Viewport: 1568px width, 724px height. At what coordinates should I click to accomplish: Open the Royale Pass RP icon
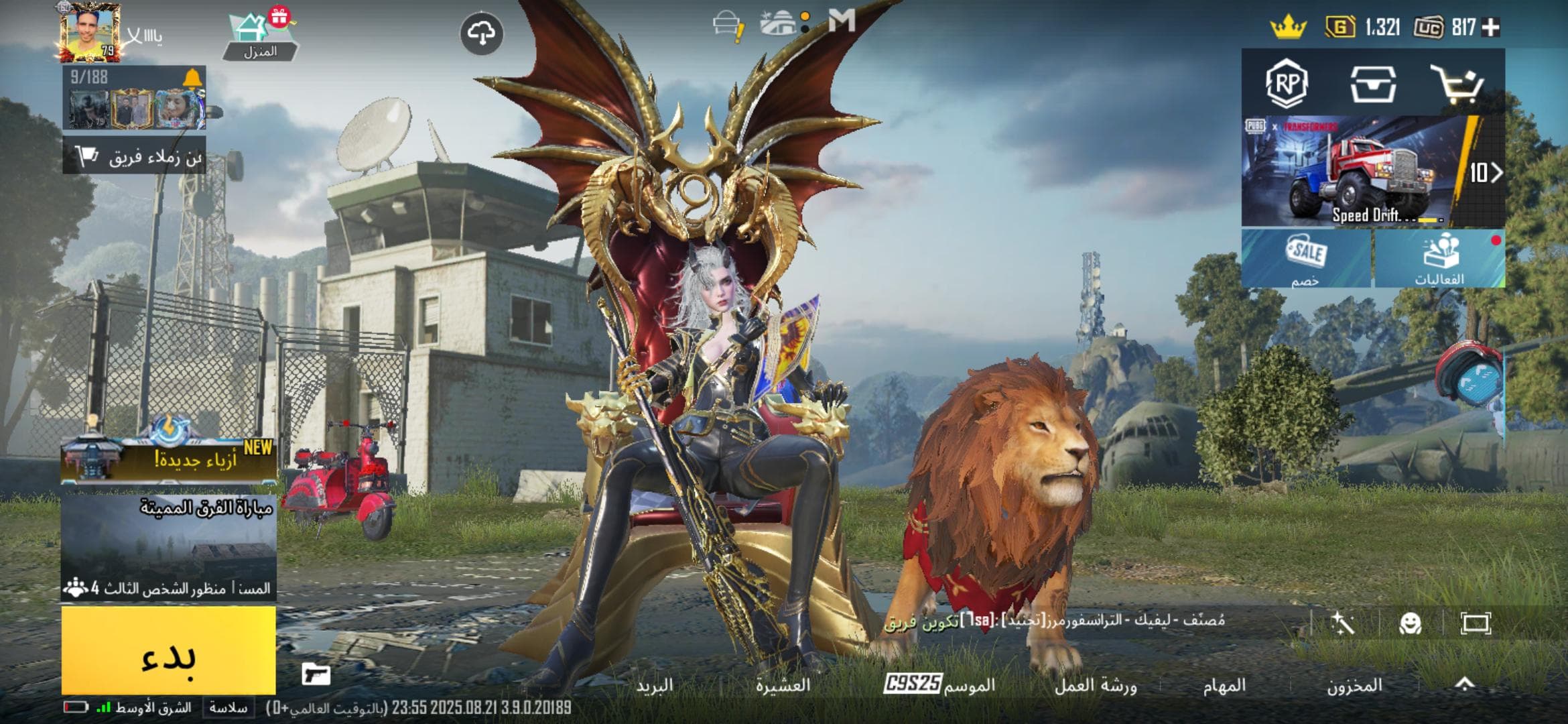1287,84
